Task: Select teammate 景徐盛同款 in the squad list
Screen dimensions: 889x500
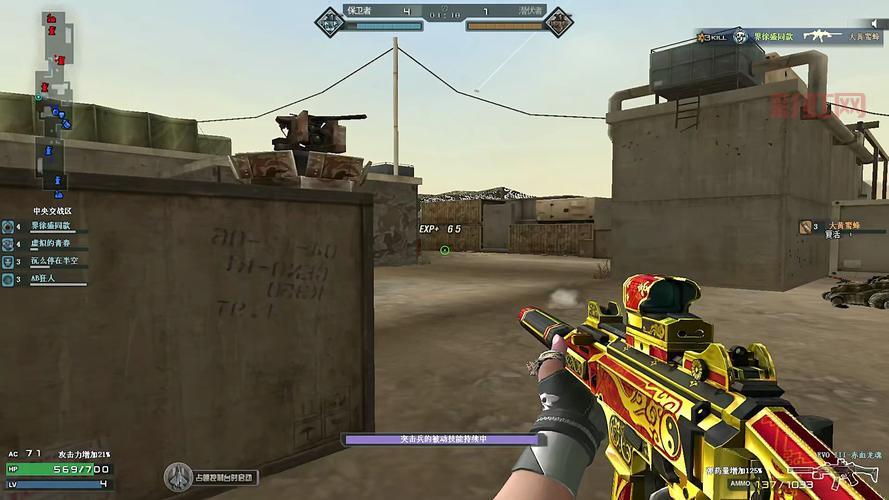Action: [52, 226]
